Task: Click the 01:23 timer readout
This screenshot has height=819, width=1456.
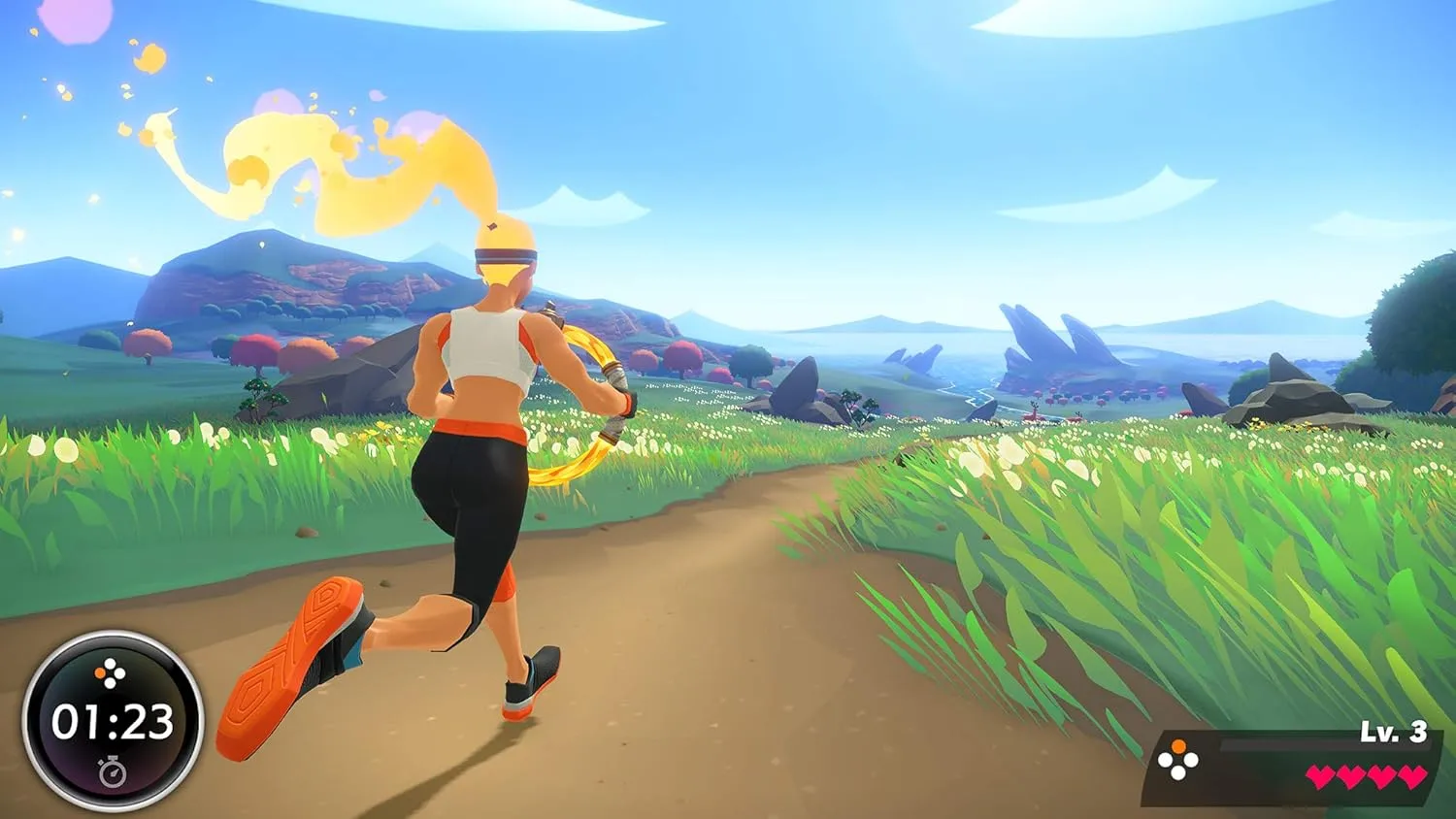Action: tap(112, 723)
